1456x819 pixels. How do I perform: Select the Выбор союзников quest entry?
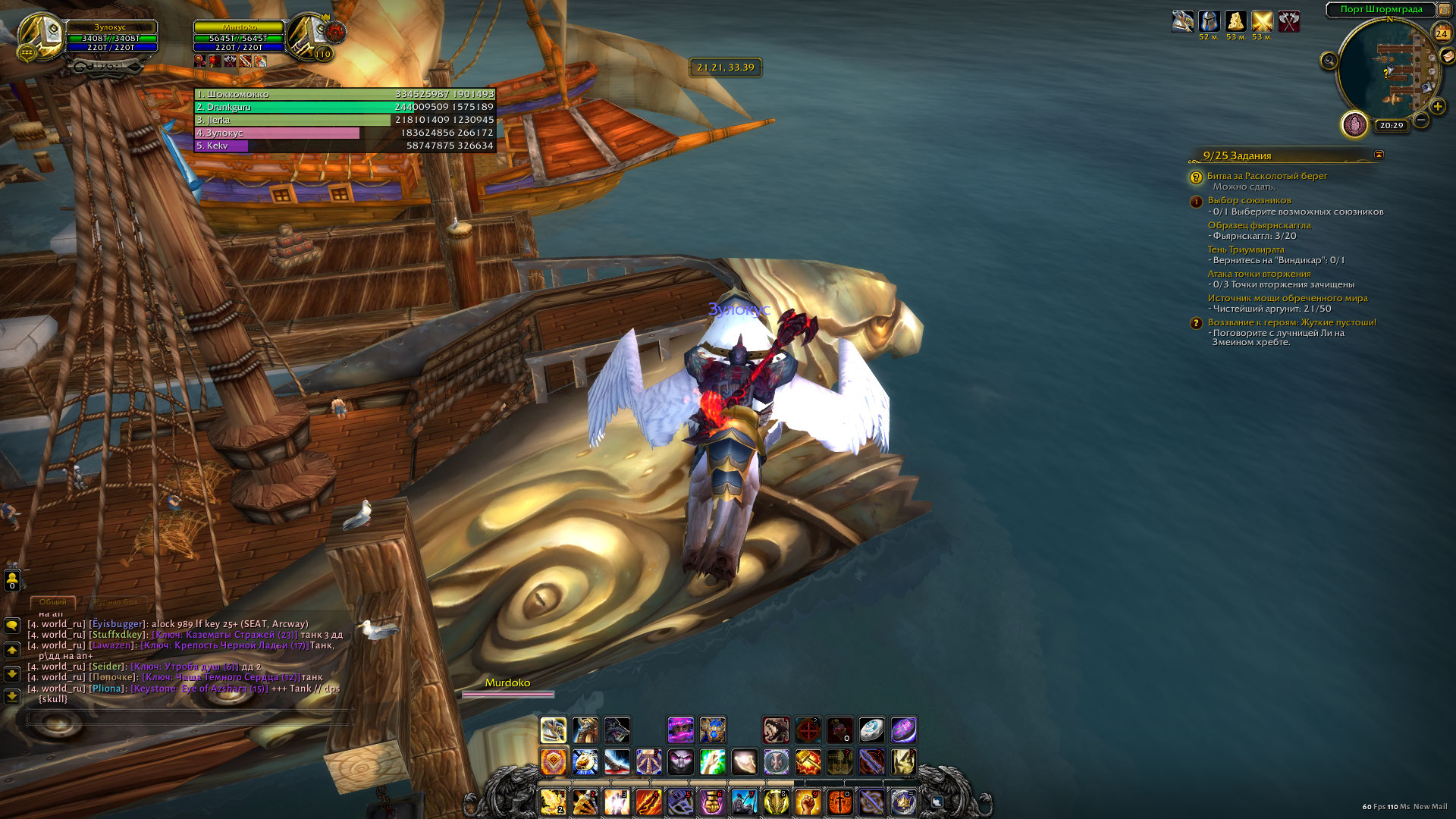point(1249,200)
